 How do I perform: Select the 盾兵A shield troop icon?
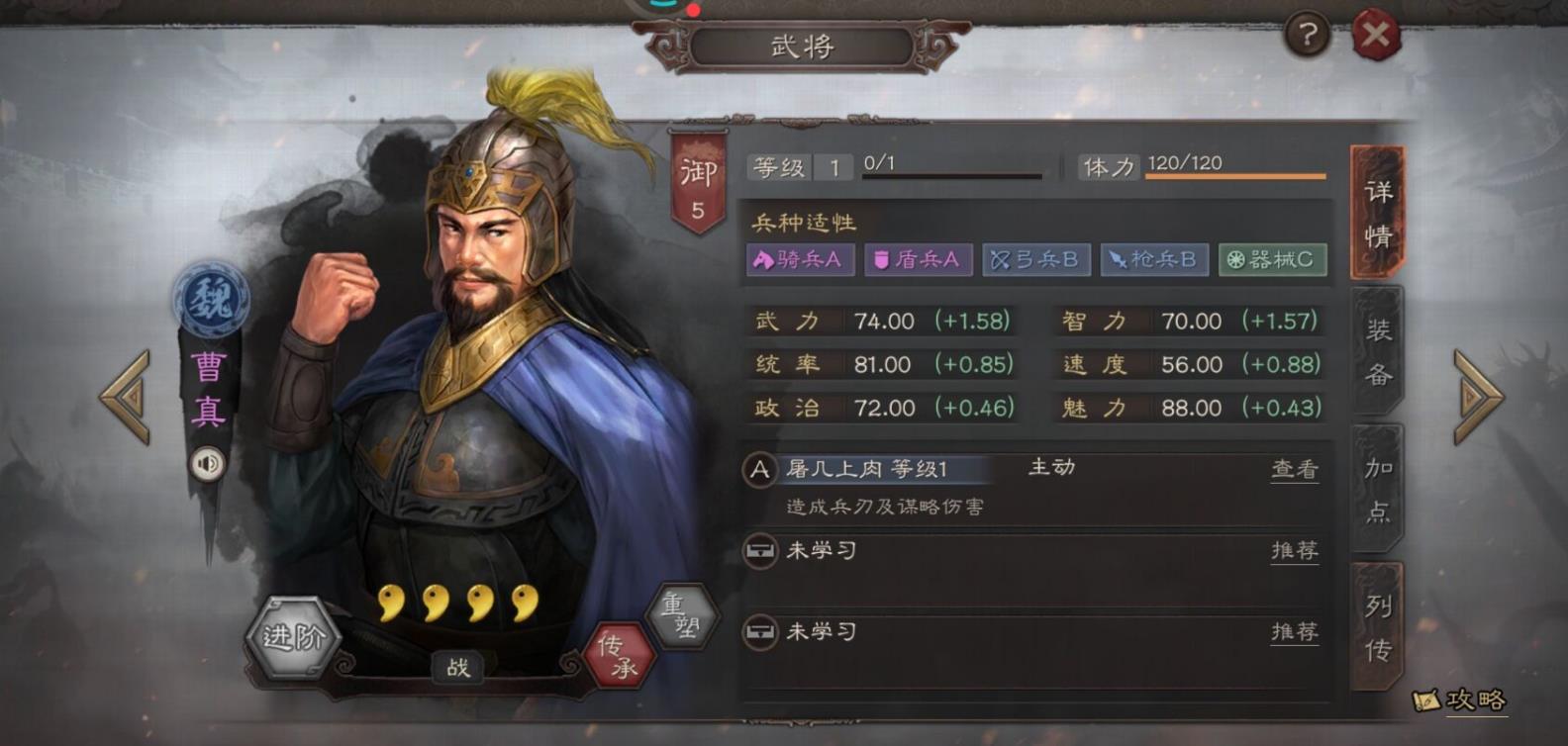pyautogui.click(x=918, y=259)
